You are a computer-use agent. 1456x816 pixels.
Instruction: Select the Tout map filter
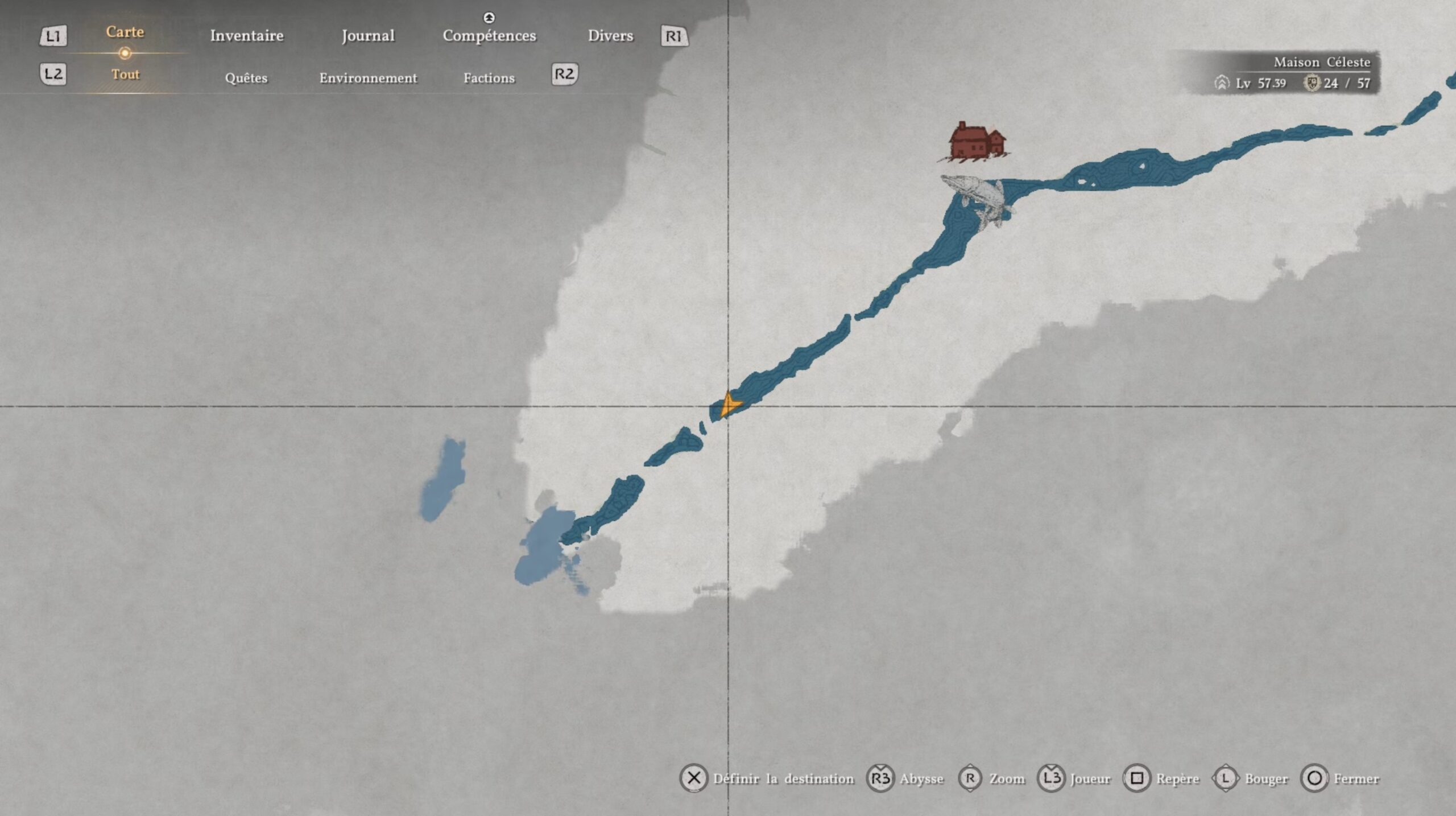pyautogui.click(x=125, y=75)
